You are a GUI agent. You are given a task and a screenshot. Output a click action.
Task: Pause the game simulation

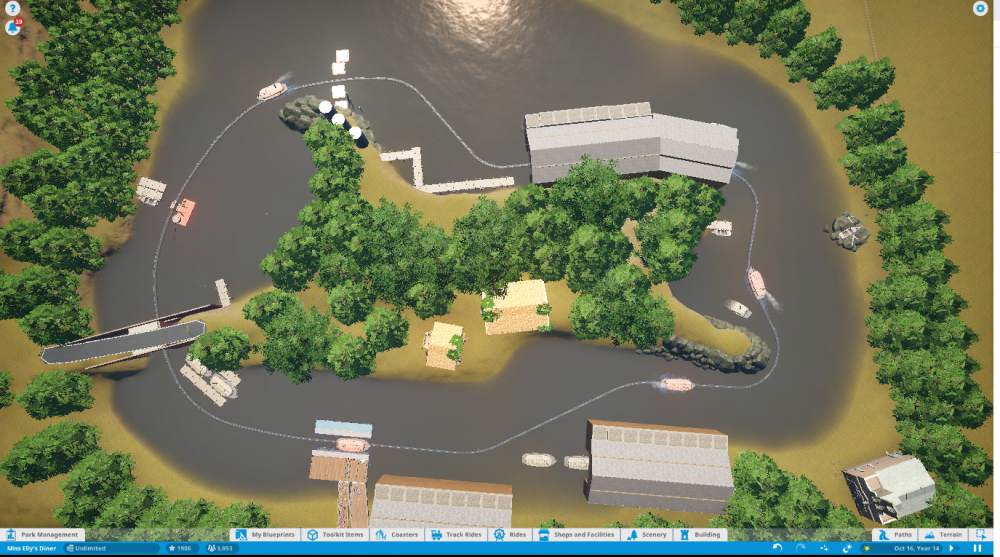(x=978, y=548)
